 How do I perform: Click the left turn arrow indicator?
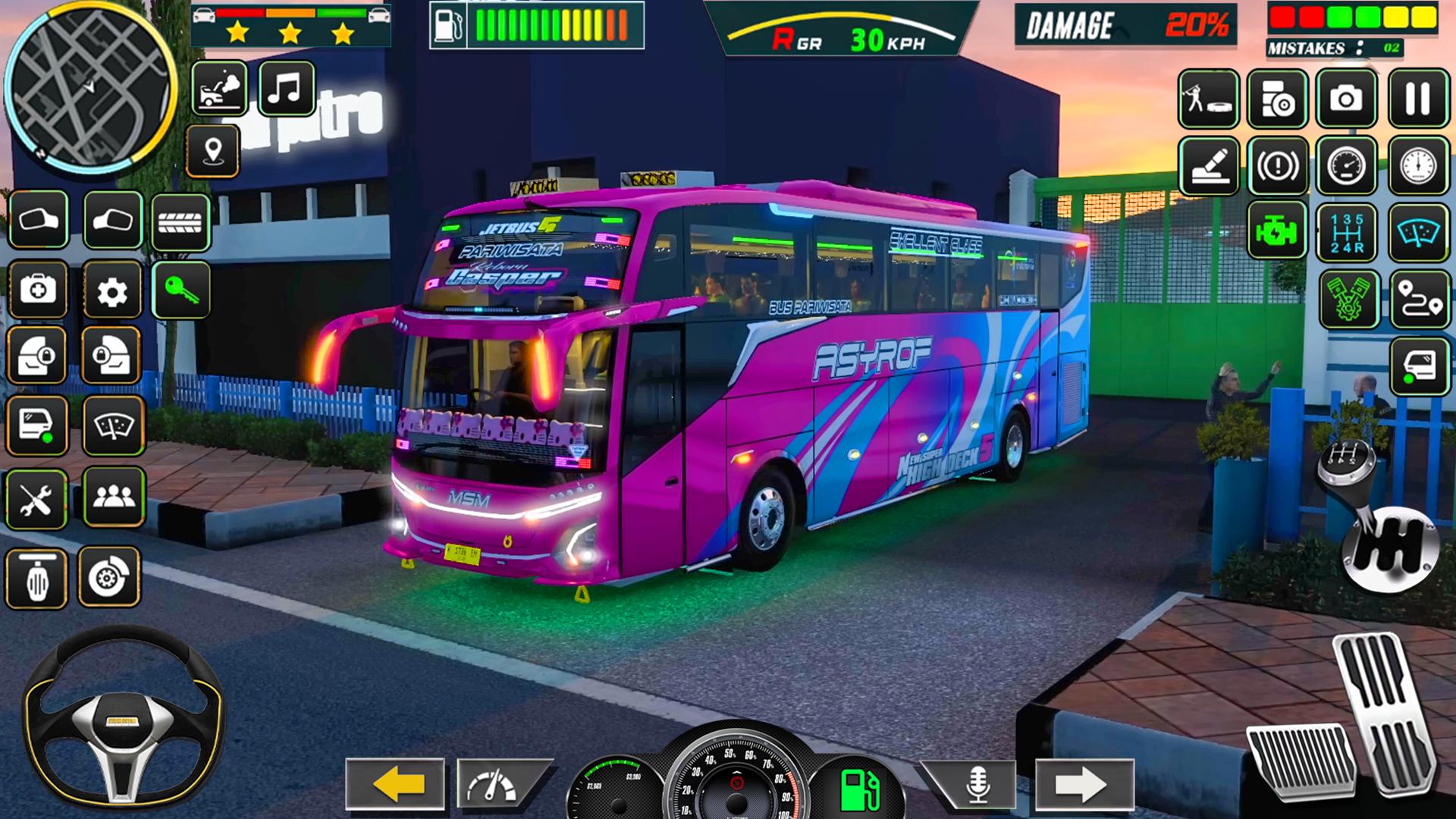[x=395, y=784]
